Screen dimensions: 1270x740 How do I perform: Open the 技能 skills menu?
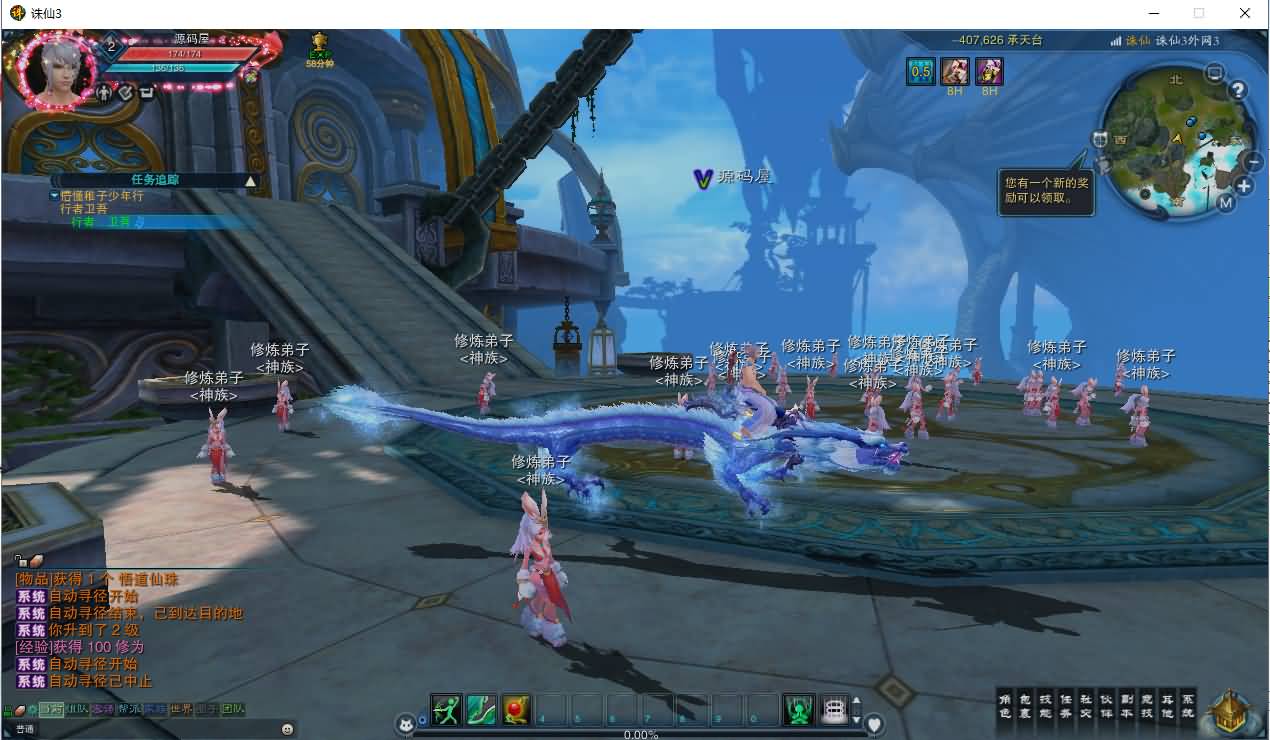click(x=1044, y=706)
